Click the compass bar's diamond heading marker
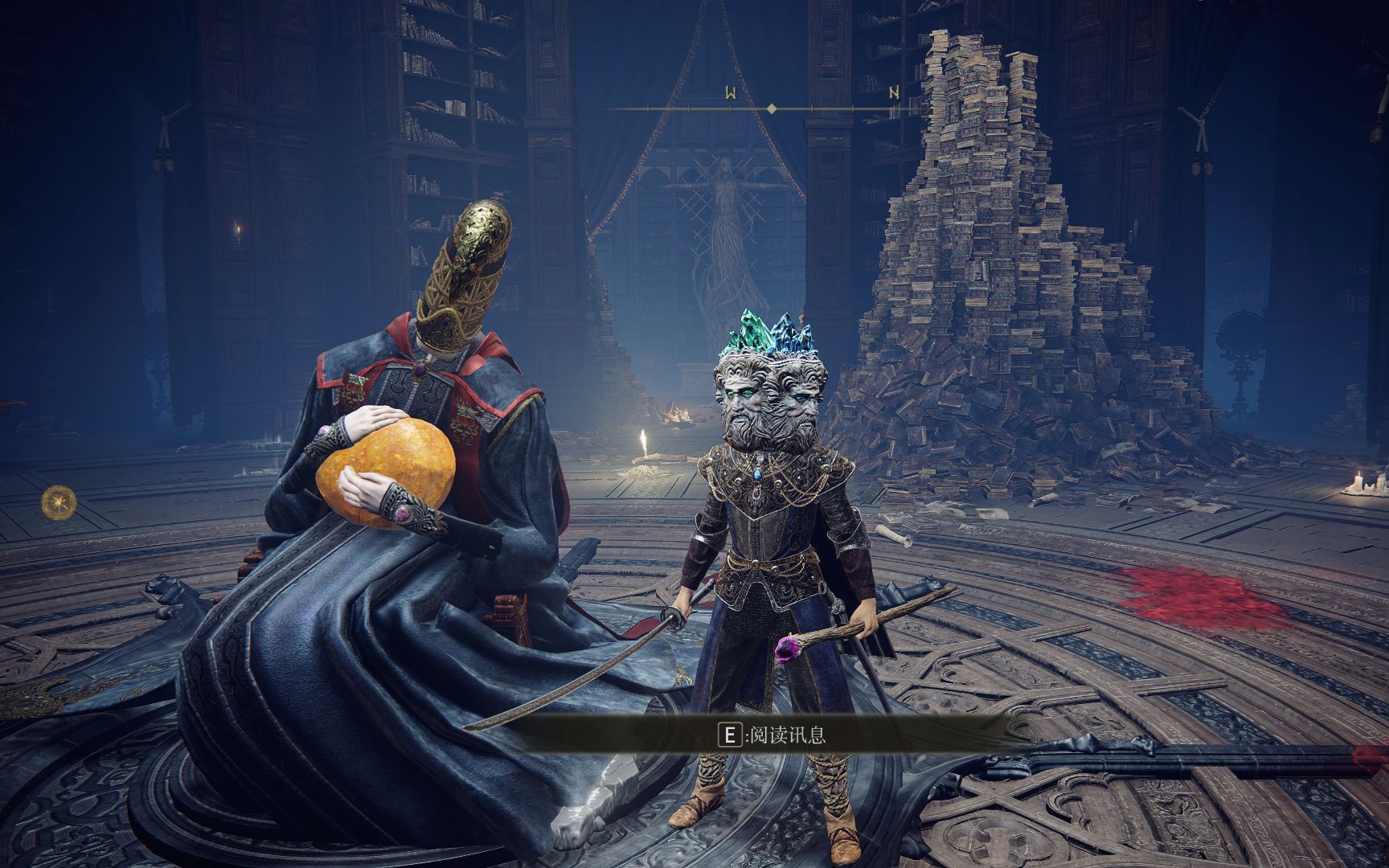The width and height of the screenshot is (1389, 868). pyautogui.click(x=772, y=108)
